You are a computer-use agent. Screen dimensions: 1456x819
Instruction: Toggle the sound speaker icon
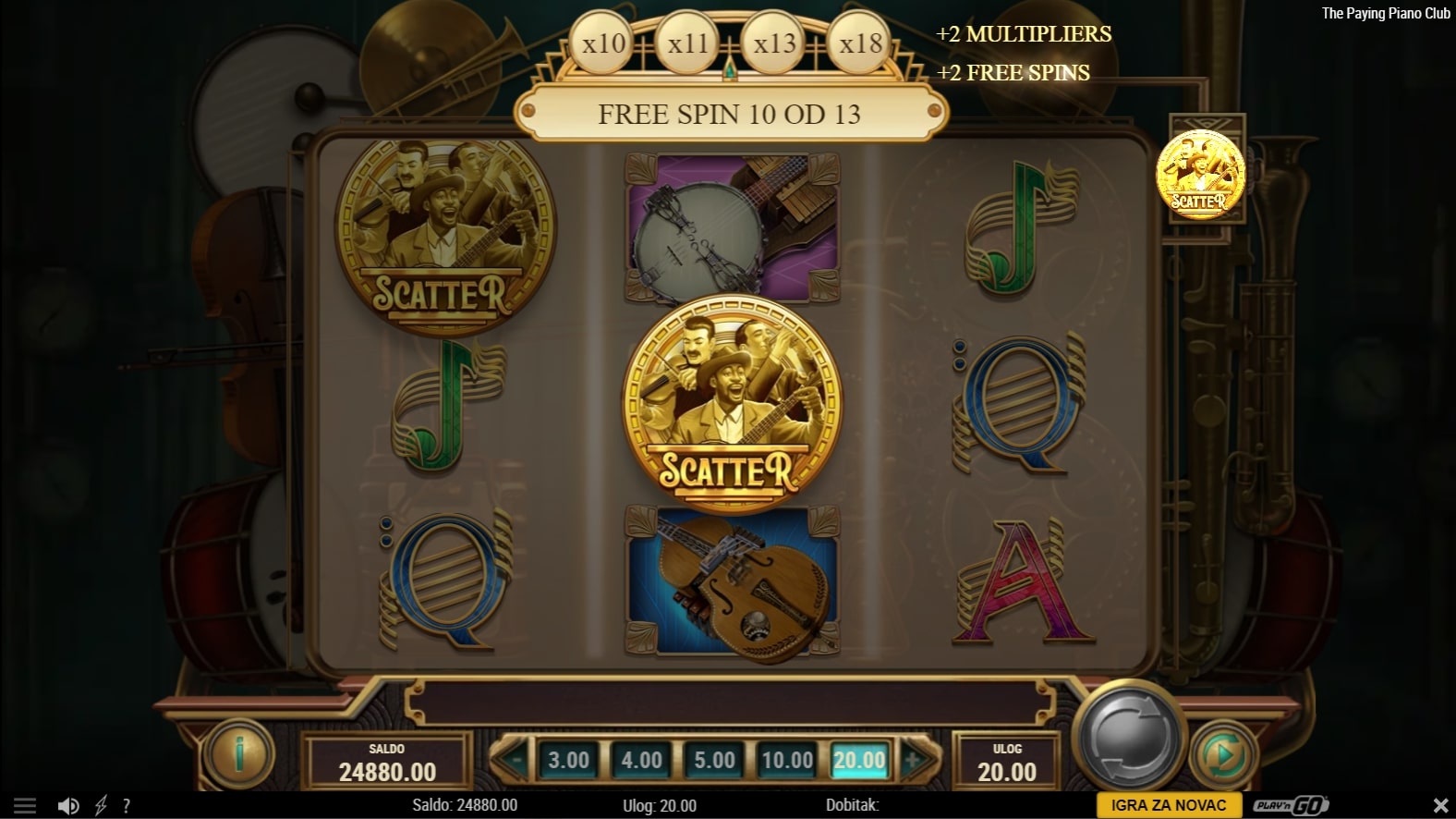point(68,806)
